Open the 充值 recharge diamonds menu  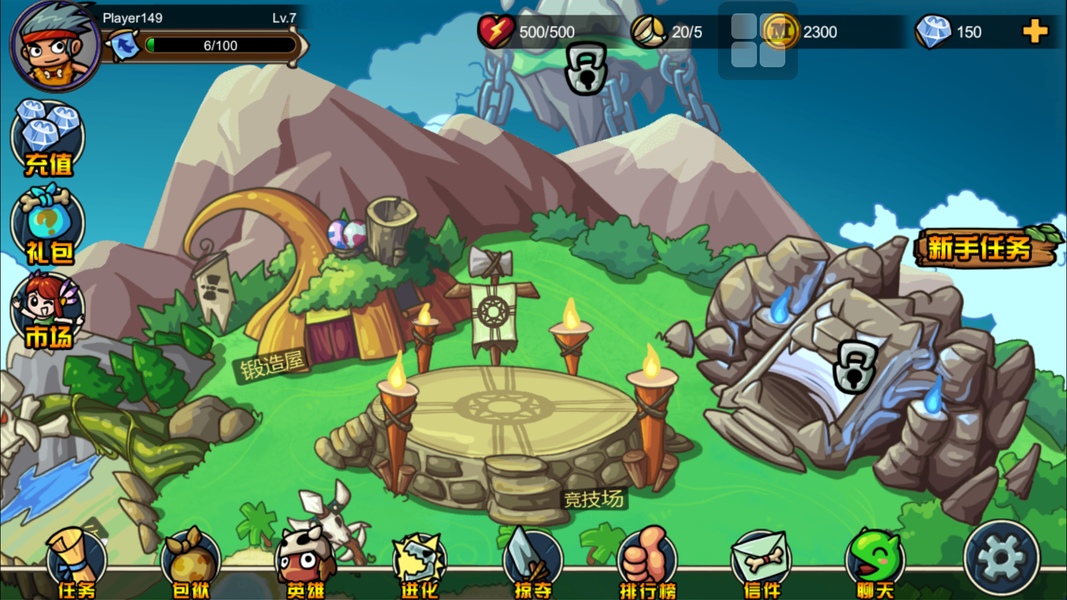[x=48, y=138]
